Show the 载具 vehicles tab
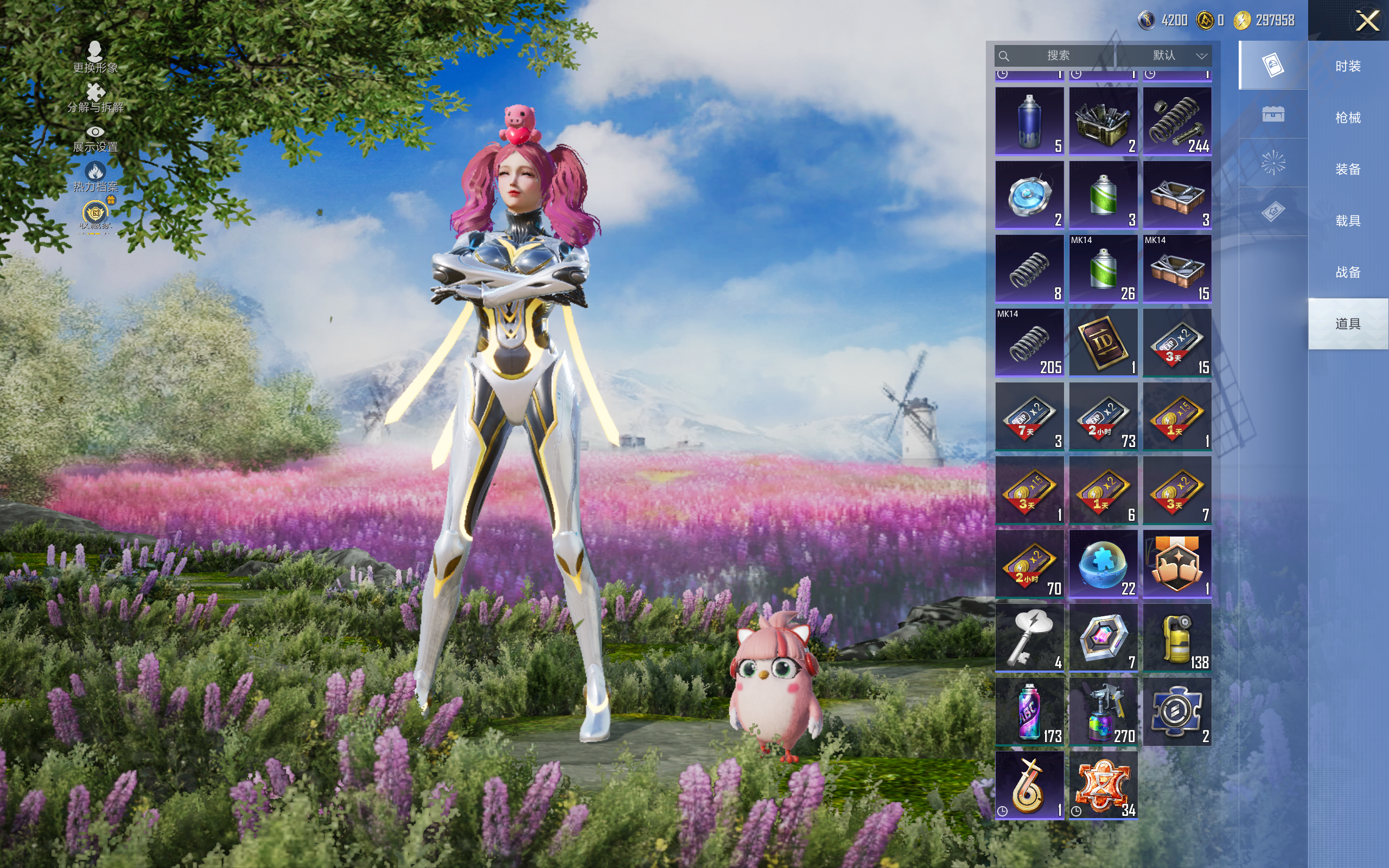 point(1347,220)
